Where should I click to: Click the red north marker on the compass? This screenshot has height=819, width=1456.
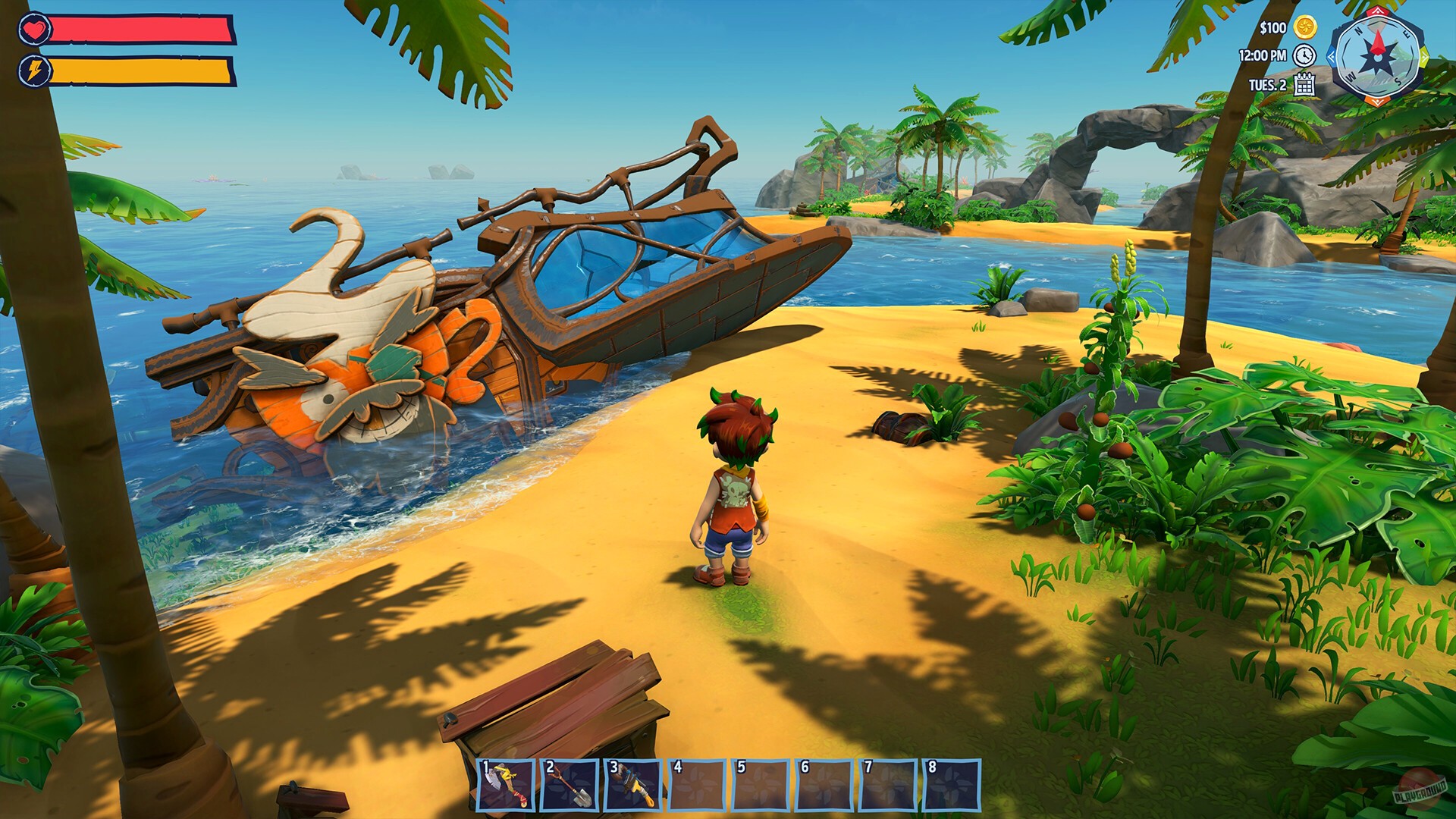click(1377, 12)
